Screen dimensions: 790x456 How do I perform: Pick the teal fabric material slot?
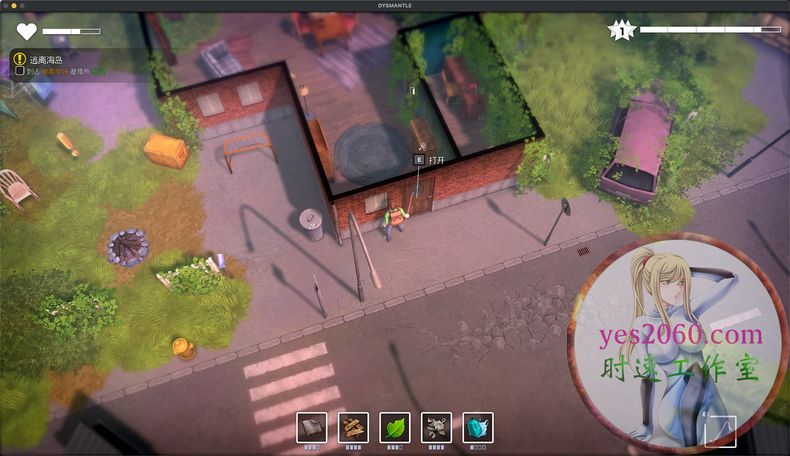[478, 427]
